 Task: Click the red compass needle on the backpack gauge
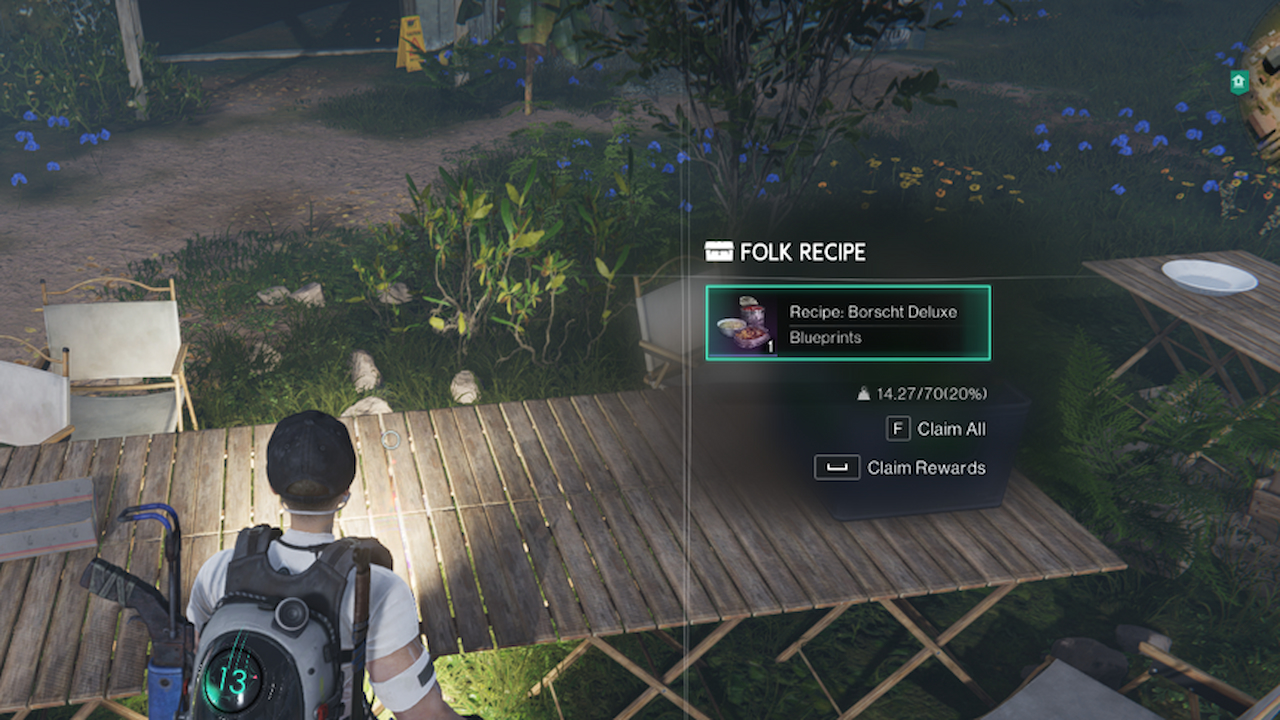[x=256, y=676]
